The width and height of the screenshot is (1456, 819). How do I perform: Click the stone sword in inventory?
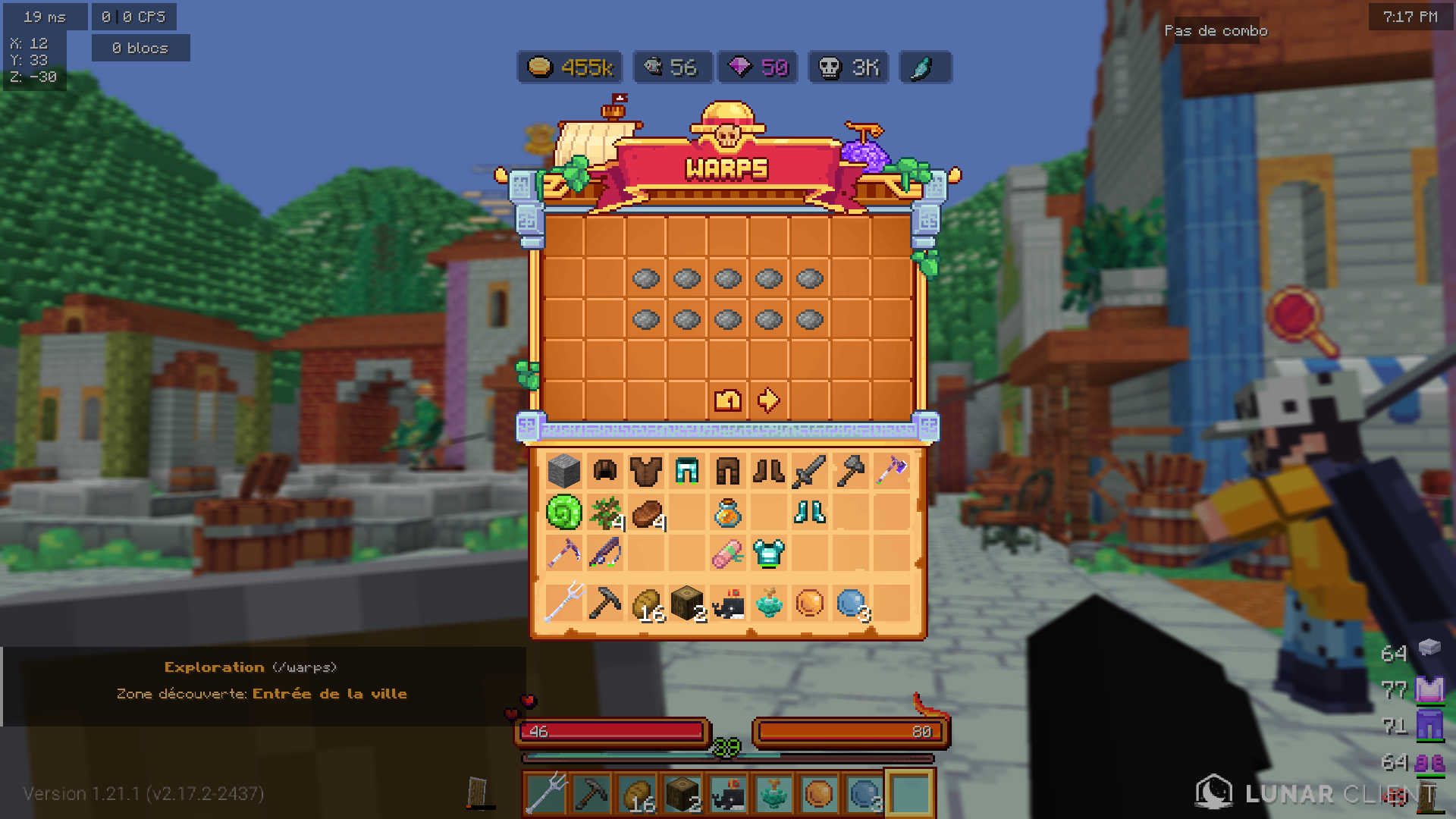pos(809,472)
